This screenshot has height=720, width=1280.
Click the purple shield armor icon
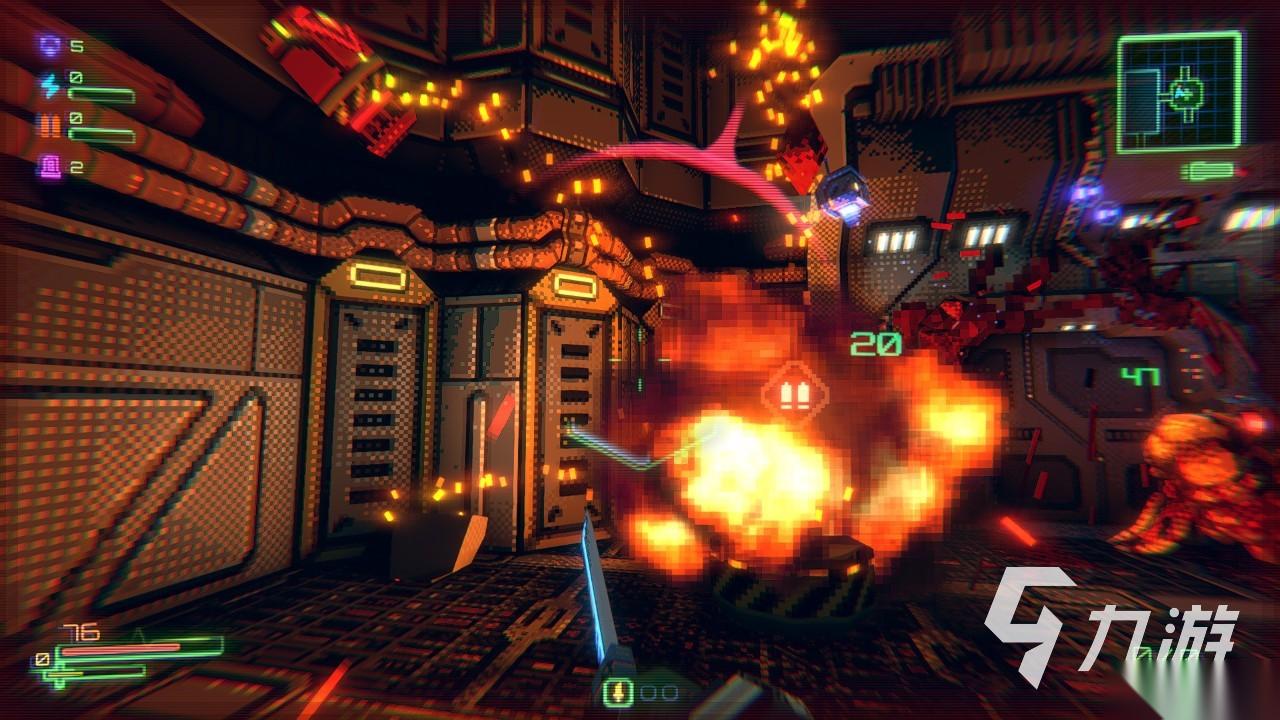tap(48, 45)
